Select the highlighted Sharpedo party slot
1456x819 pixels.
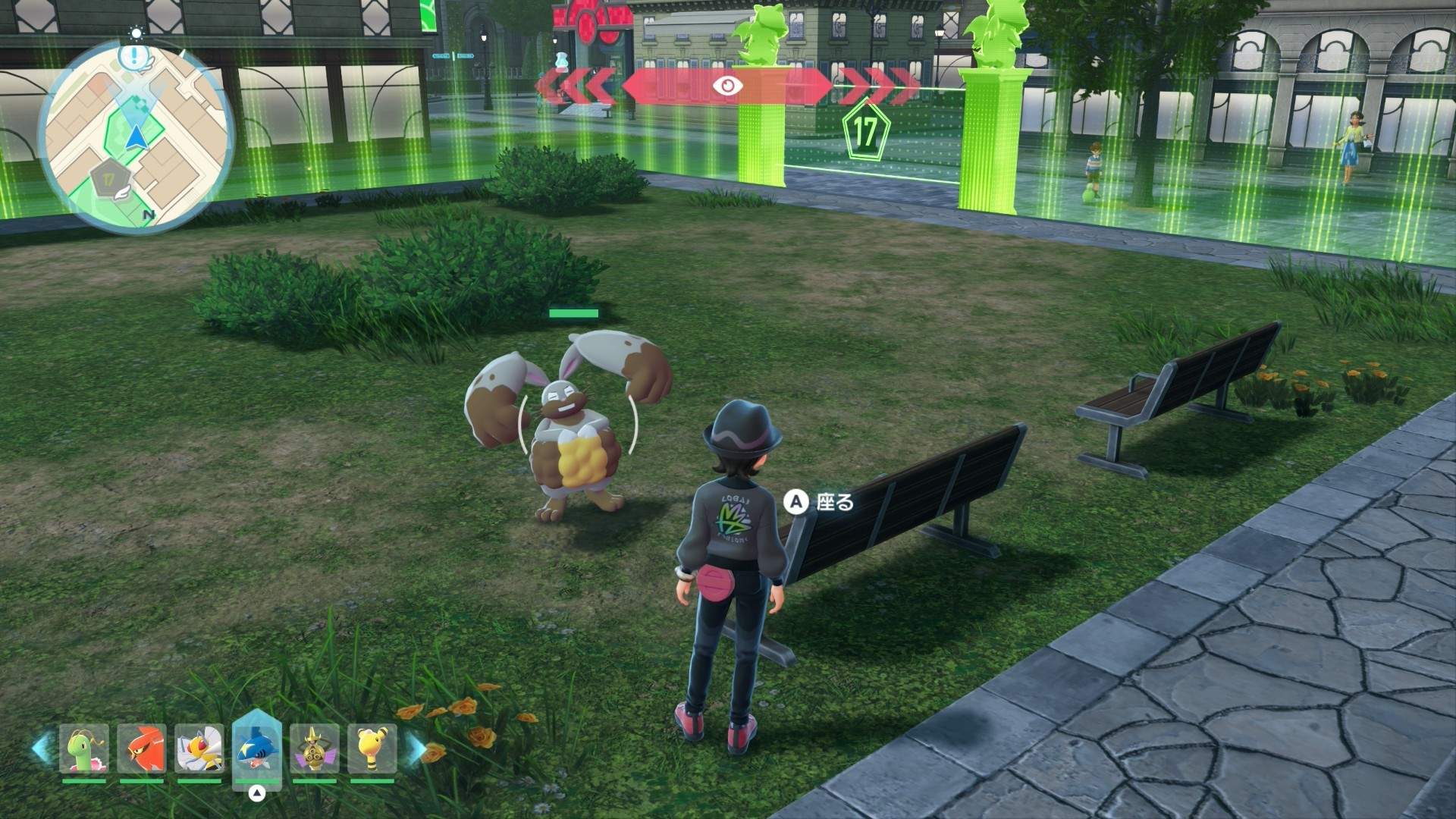(257, 748)
